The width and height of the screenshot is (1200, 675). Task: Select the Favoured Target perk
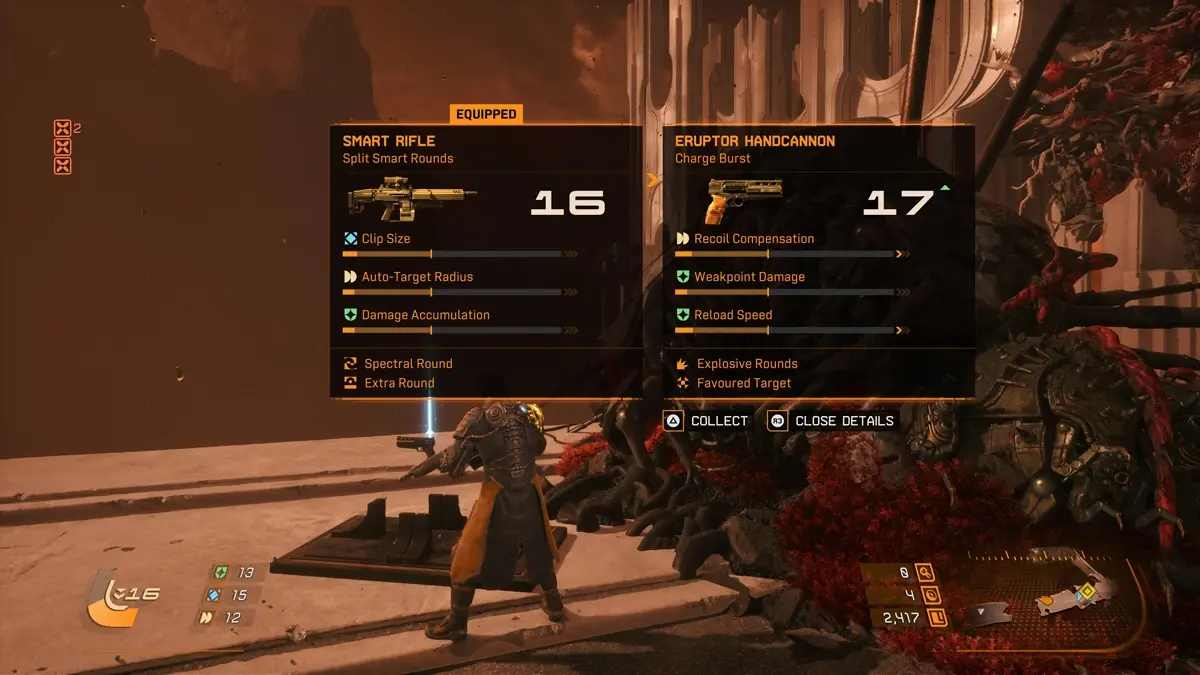click(743, 383)
